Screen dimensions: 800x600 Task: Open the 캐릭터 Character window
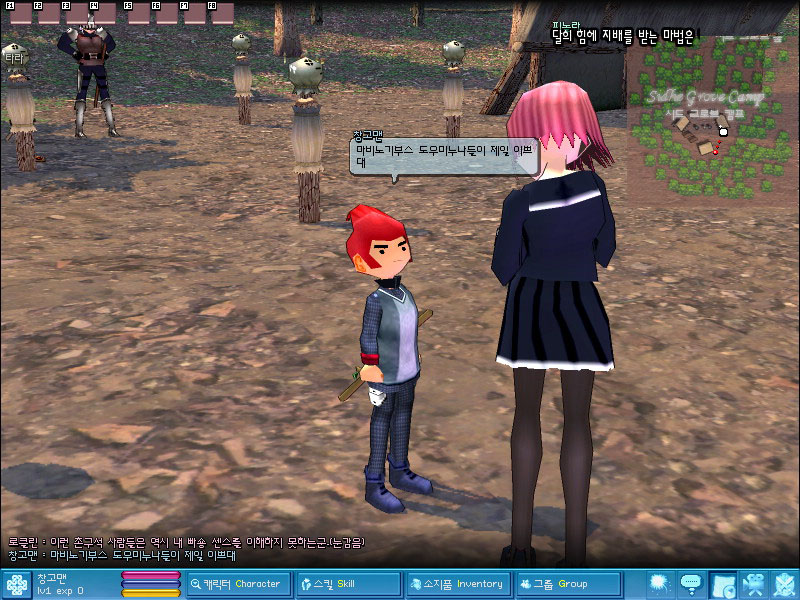(x=238, y=584)
